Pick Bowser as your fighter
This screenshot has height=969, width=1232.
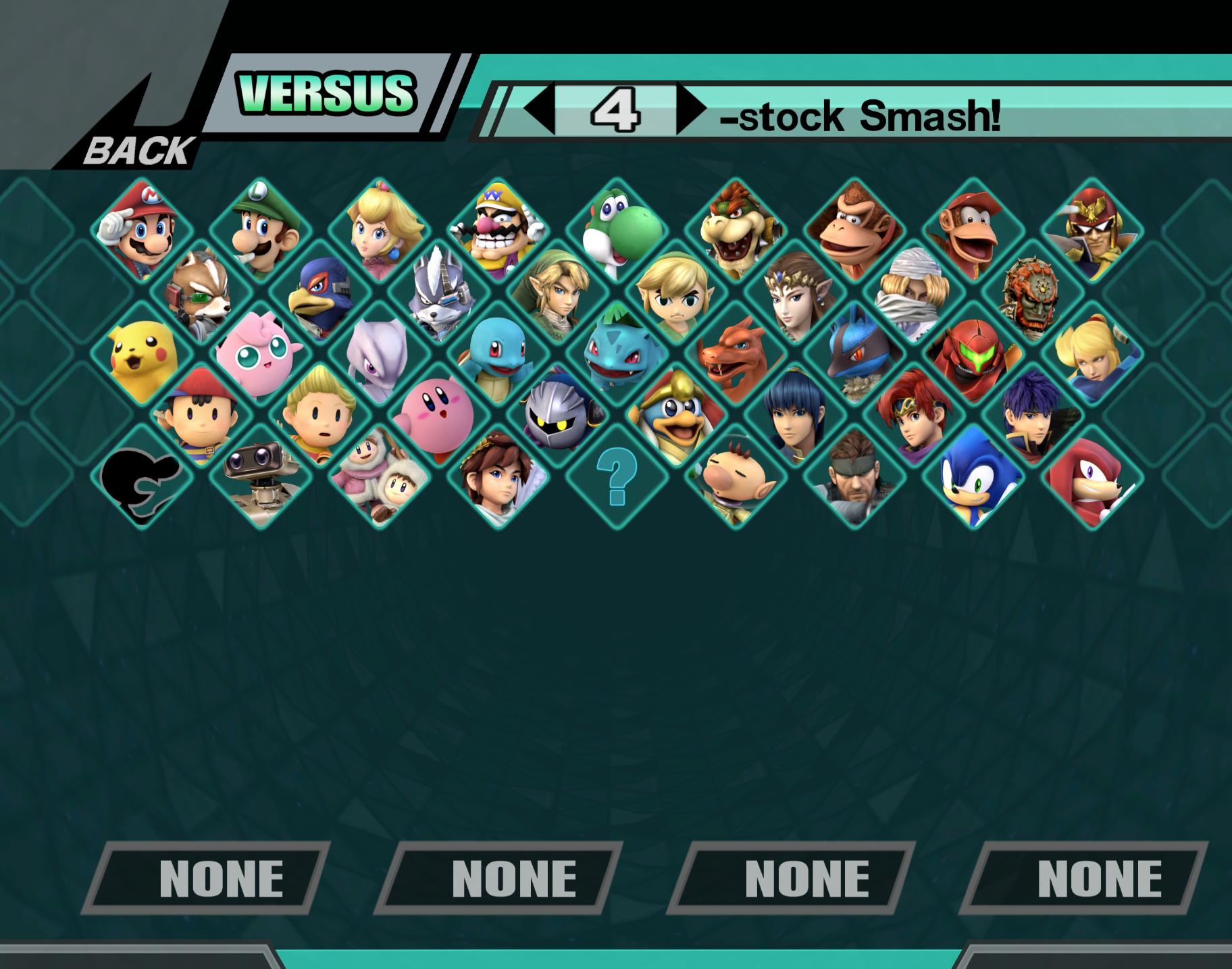736,229
